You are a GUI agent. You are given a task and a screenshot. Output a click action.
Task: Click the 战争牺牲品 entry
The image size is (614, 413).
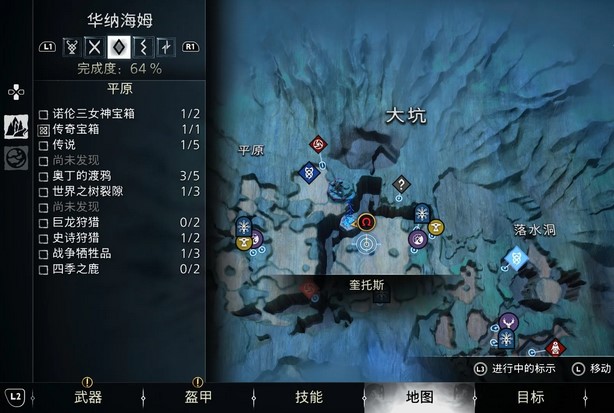tap(121, 253)
